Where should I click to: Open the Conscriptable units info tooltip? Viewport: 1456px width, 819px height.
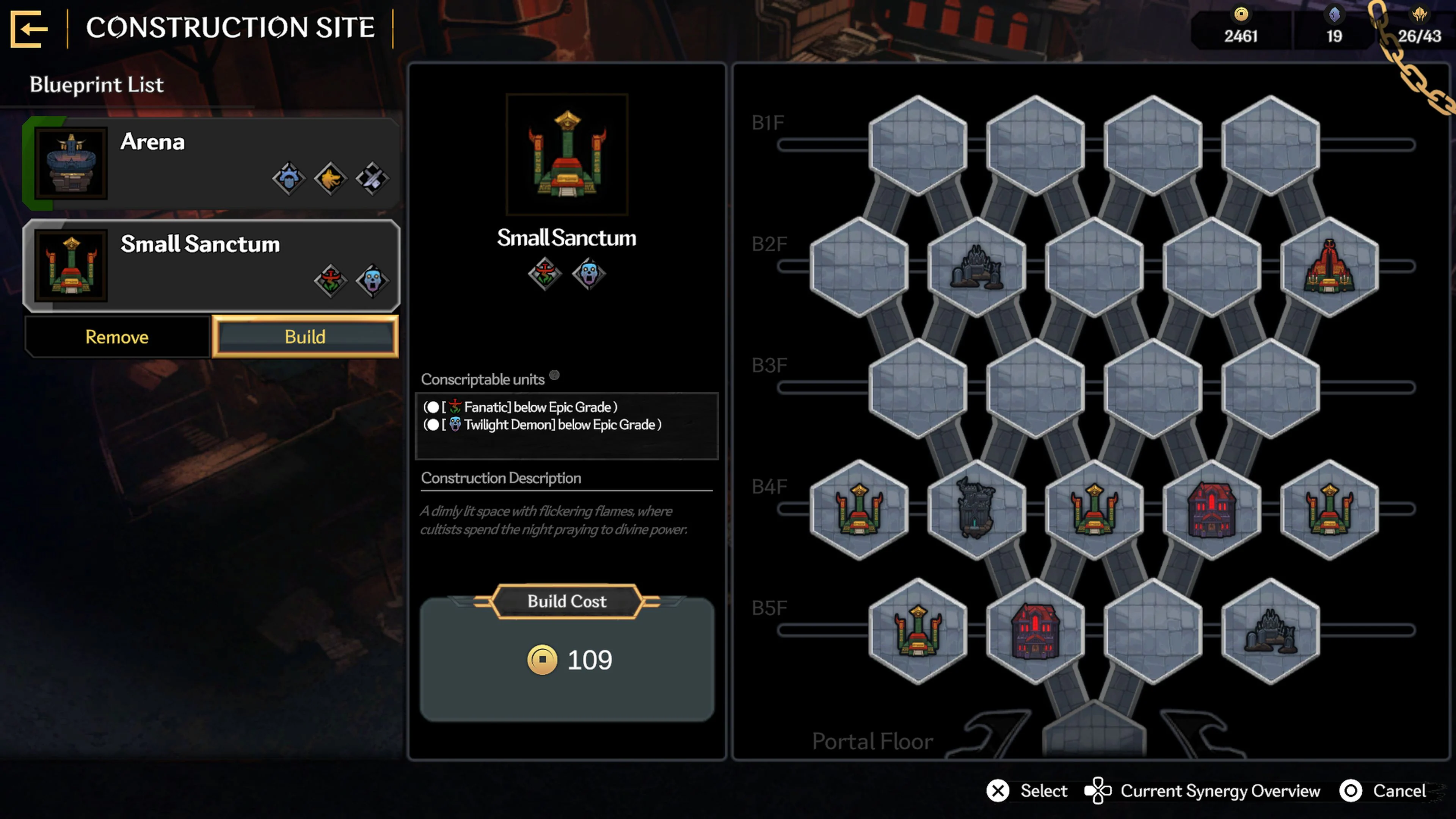pyautogui.click(x=554, y=375)
